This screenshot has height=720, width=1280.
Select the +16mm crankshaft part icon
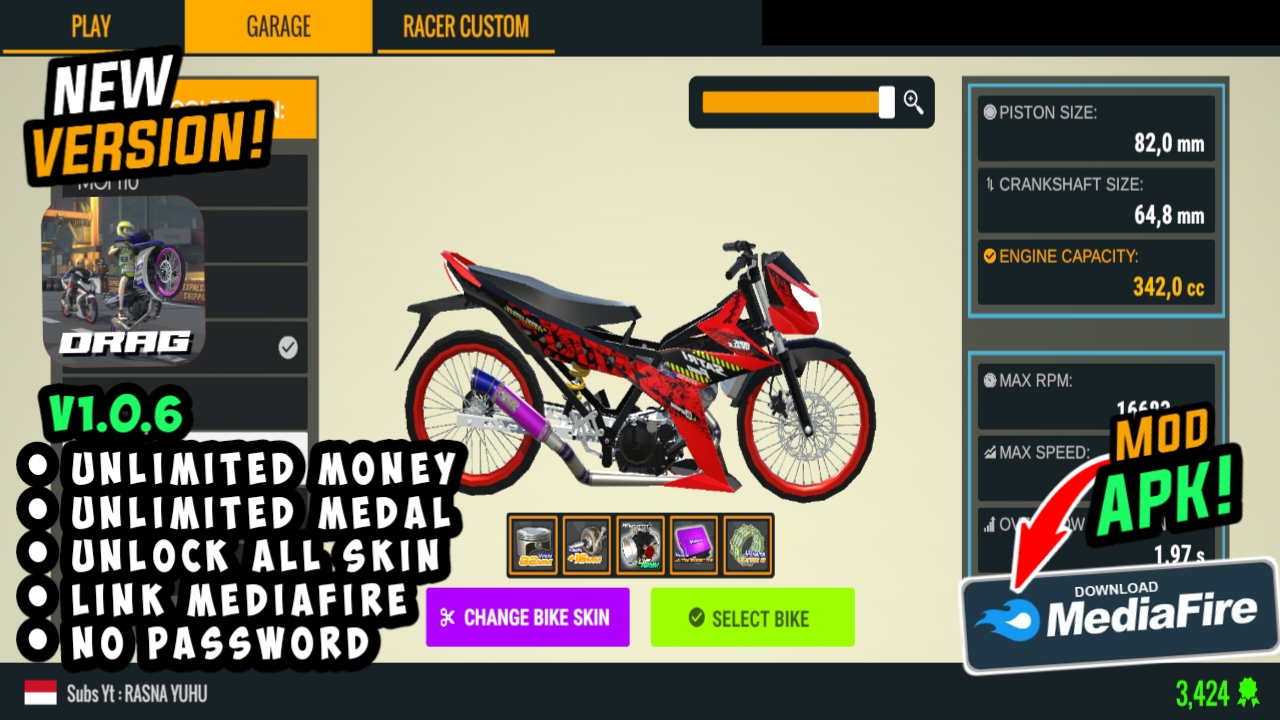tap(589, 545)
